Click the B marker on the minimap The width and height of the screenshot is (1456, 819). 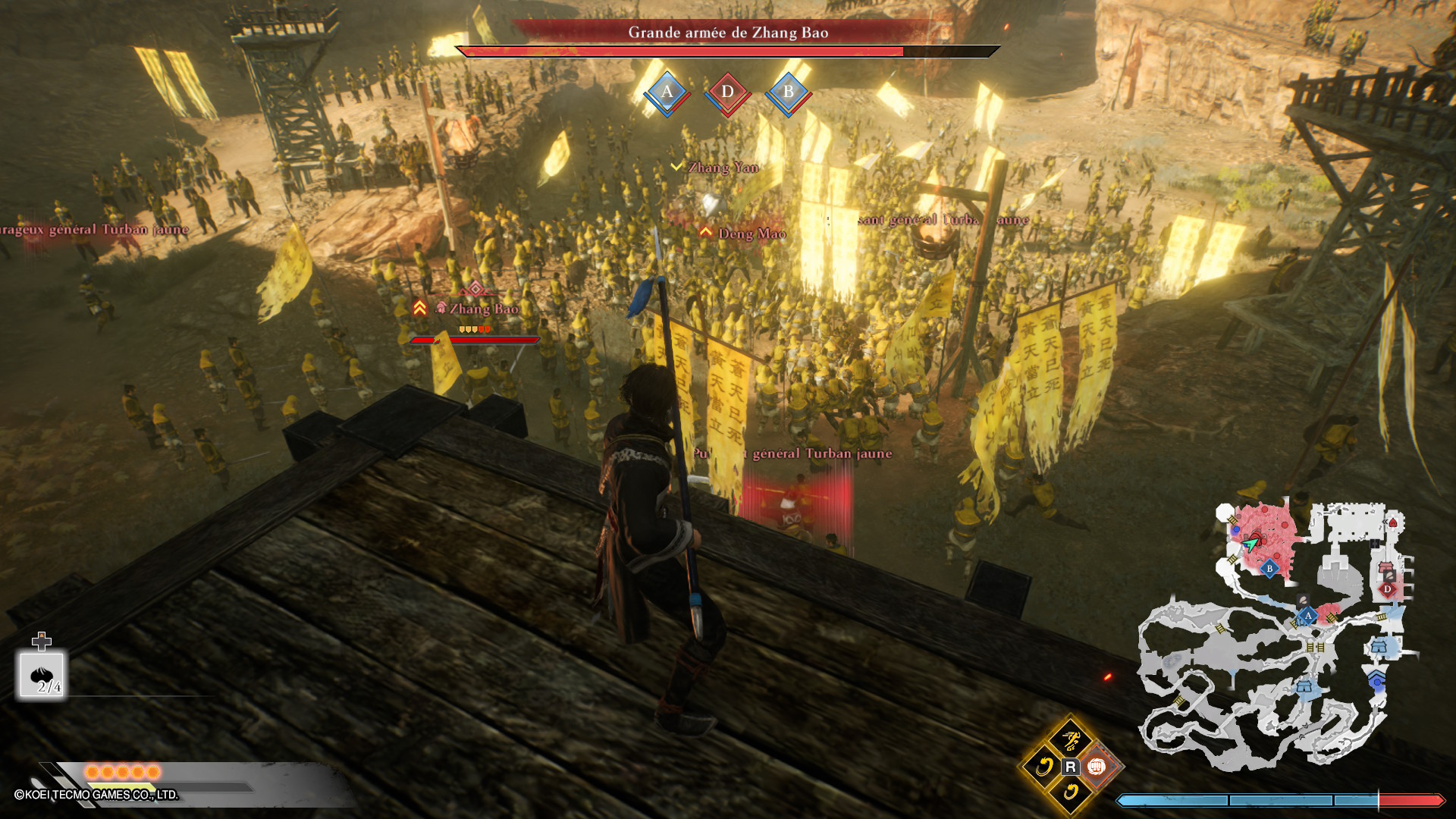click(1270, 569)
